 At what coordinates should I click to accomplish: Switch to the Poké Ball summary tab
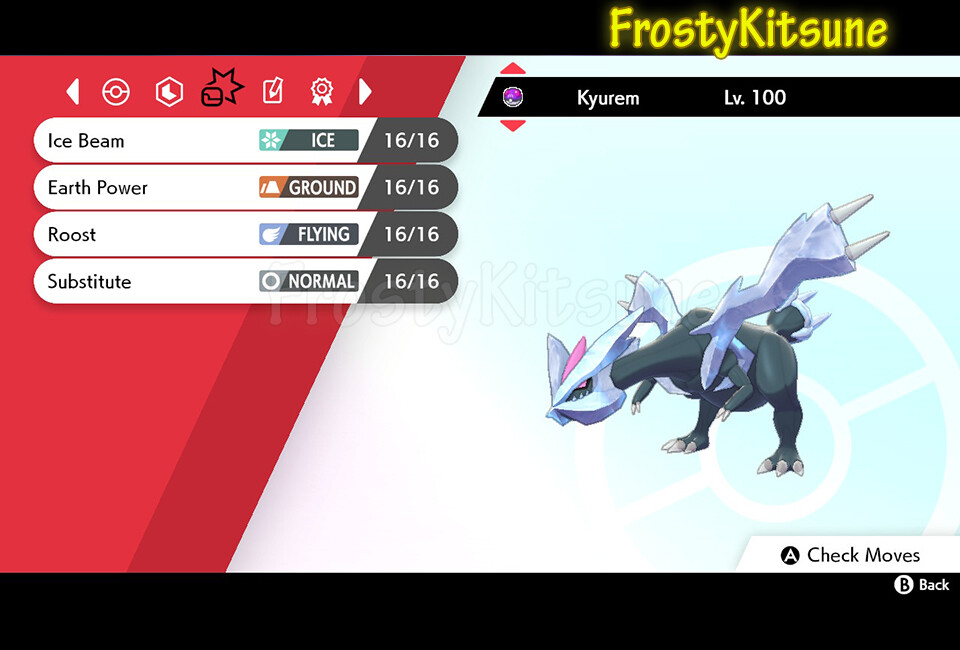tap(116, 92)
